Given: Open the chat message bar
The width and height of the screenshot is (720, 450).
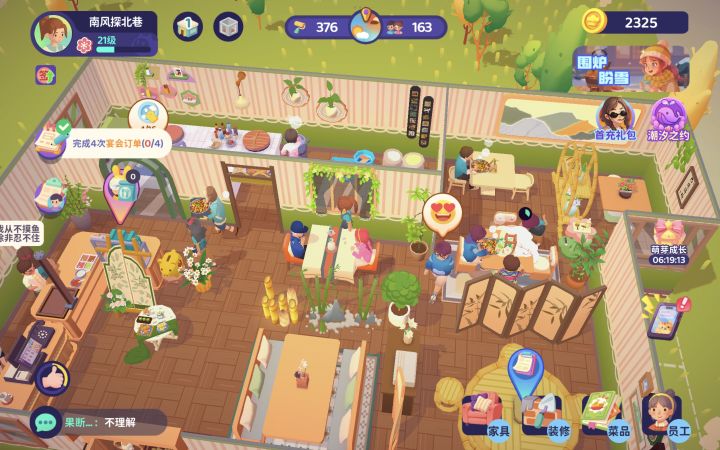Looking at the screenshot, I should pos(98,422).
